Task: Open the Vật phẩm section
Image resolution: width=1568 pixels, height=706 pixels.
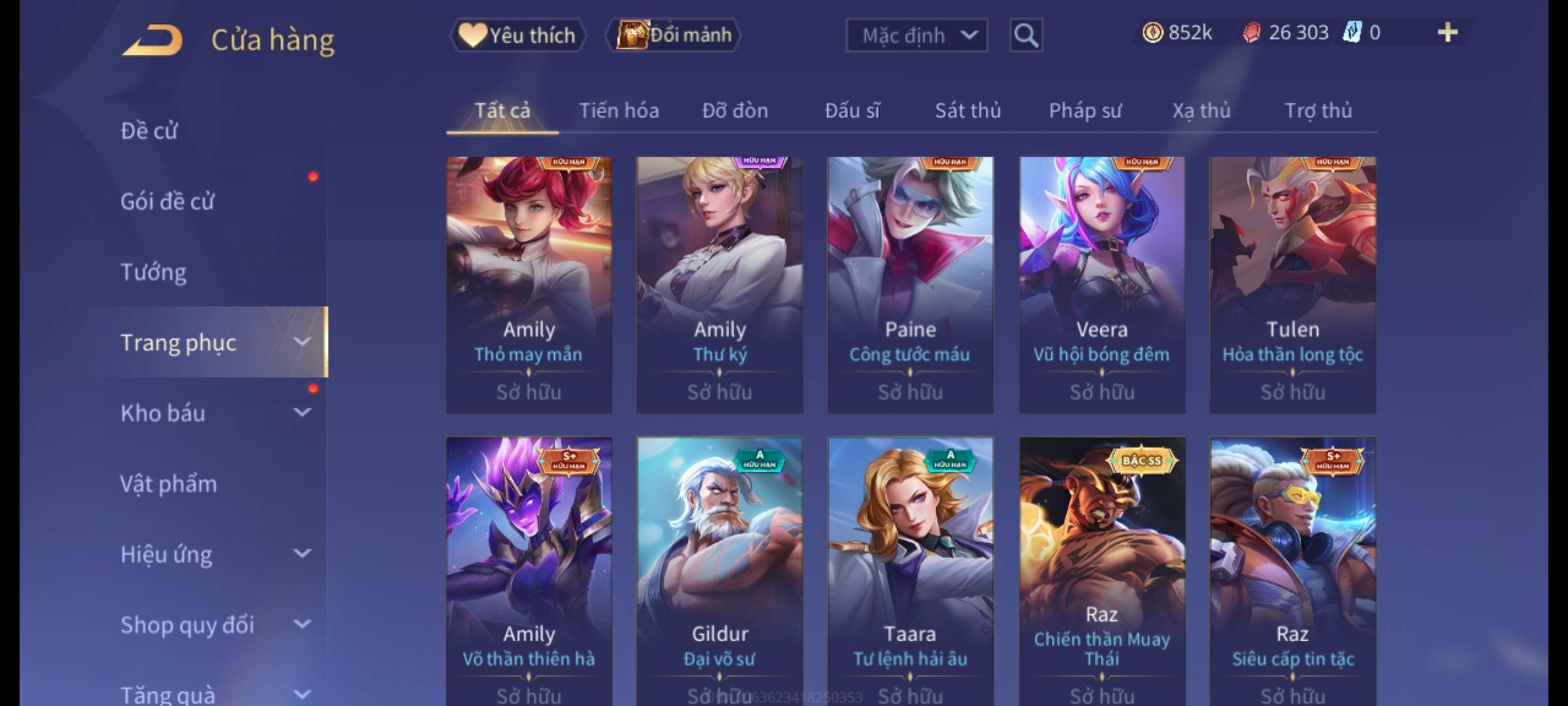Action: pos(169,484)
